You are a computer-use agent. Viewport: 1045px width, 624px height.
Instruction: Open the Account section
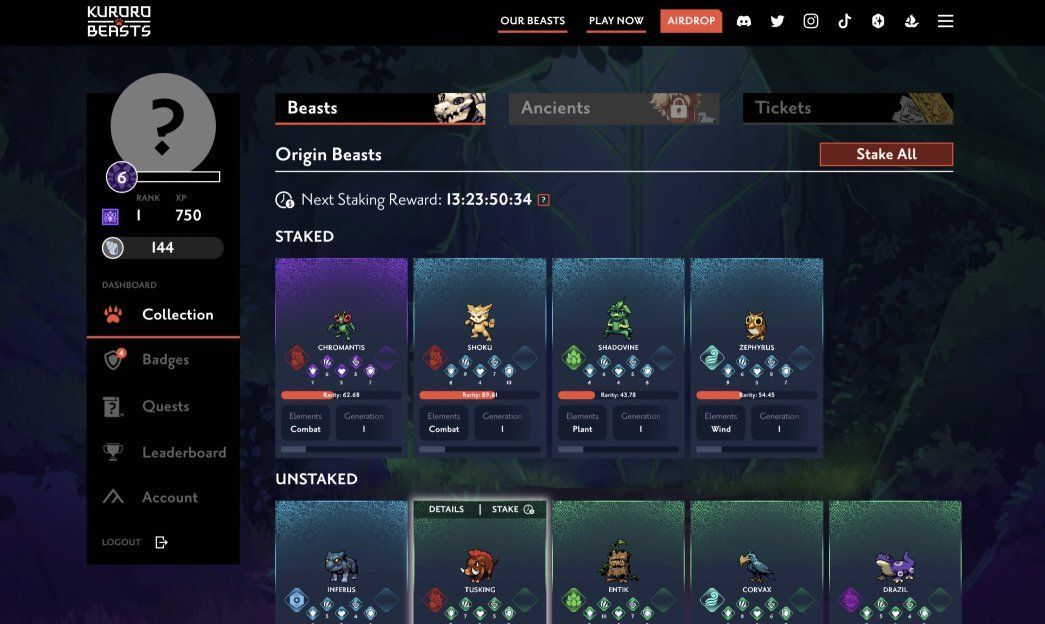pyautogui.click(x=169, y=497)
